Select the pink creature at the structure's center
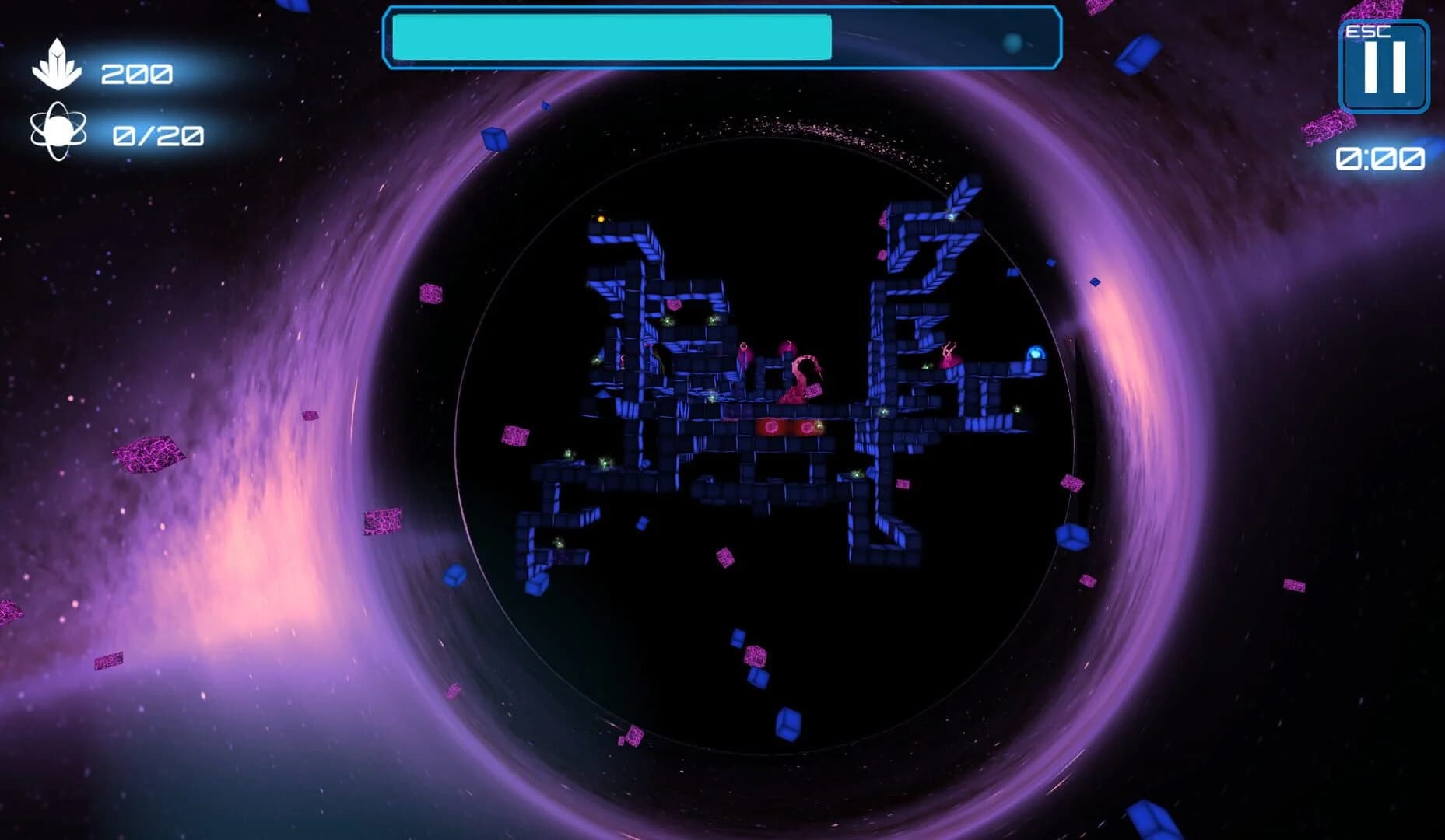 click(803, 372)
